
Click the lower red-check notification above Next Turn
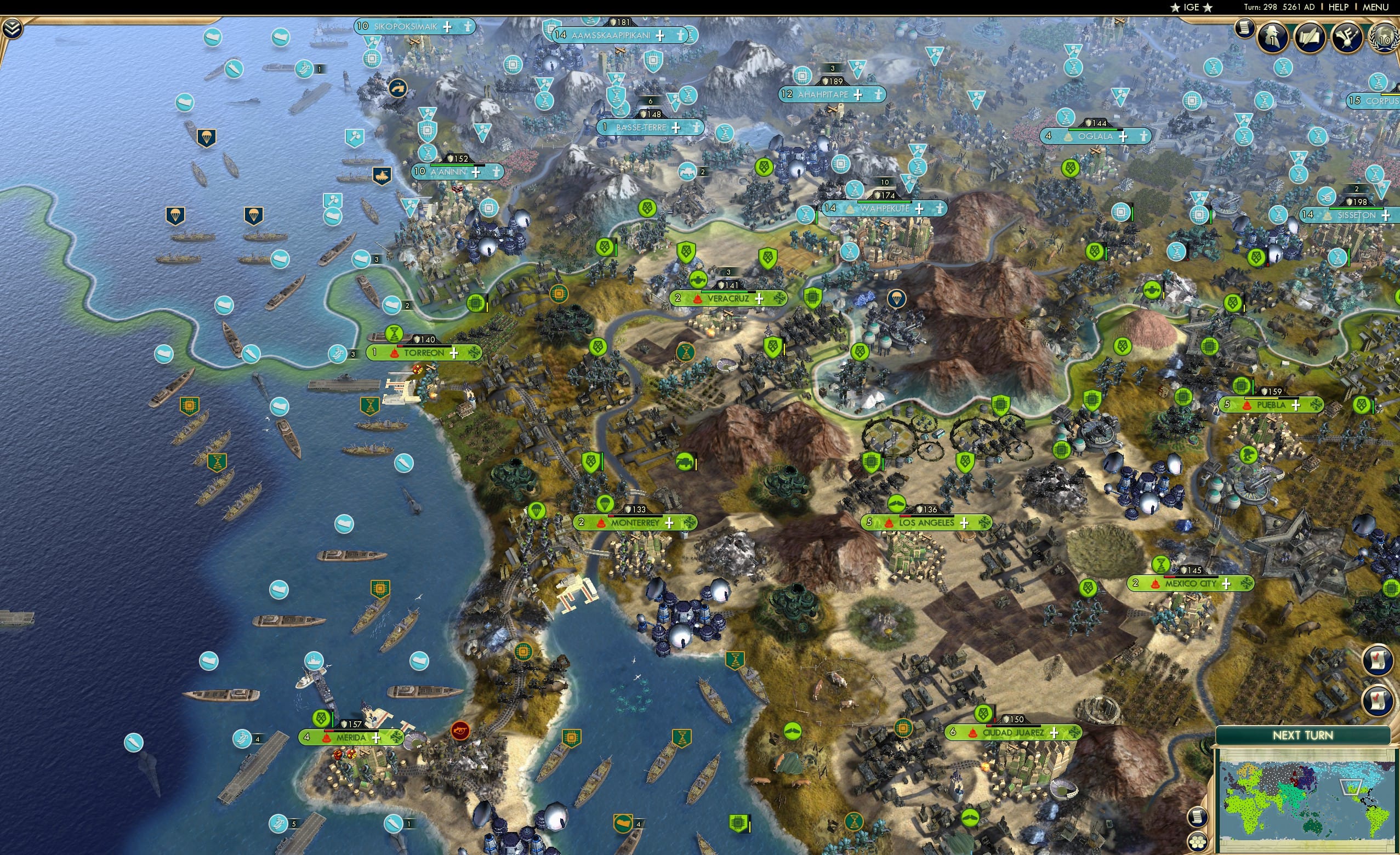1379,700
